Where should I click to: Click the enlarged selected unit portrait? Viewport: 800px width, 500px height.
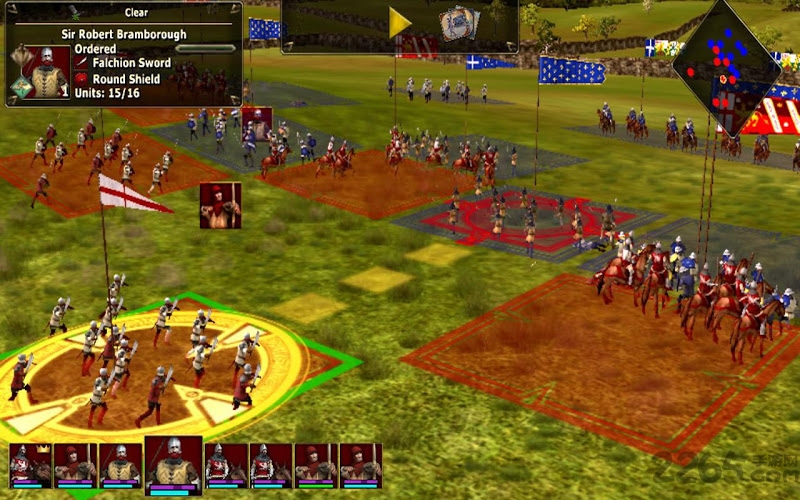173,464
